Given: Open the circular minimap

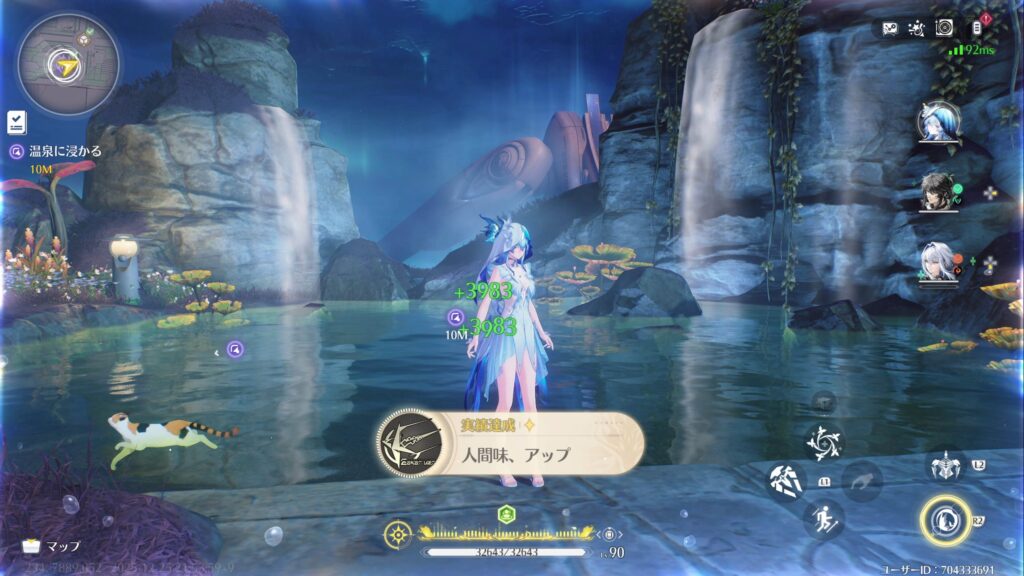Looking at the screenshot, I should pyautogui.click(x=67, y=65).
